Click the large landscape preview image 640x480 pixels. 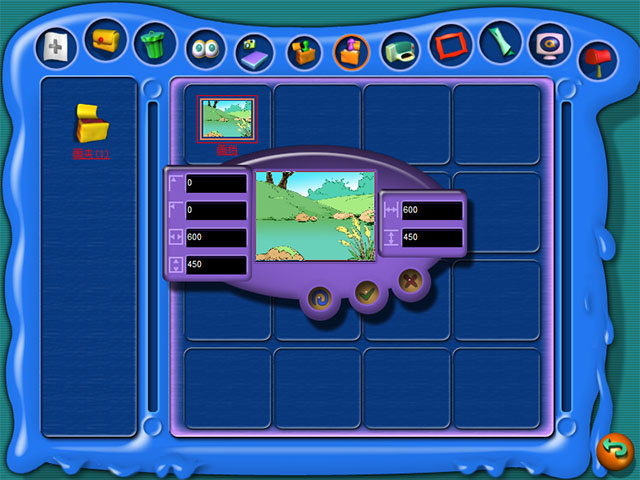coord(315,214)
